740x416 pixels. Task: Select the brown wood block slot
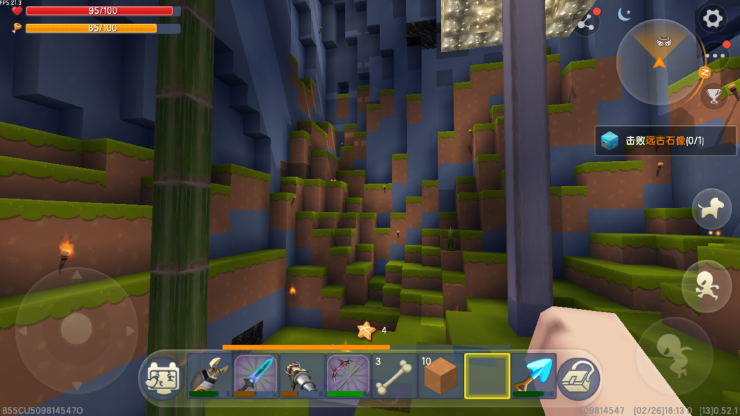coord(440,376)
